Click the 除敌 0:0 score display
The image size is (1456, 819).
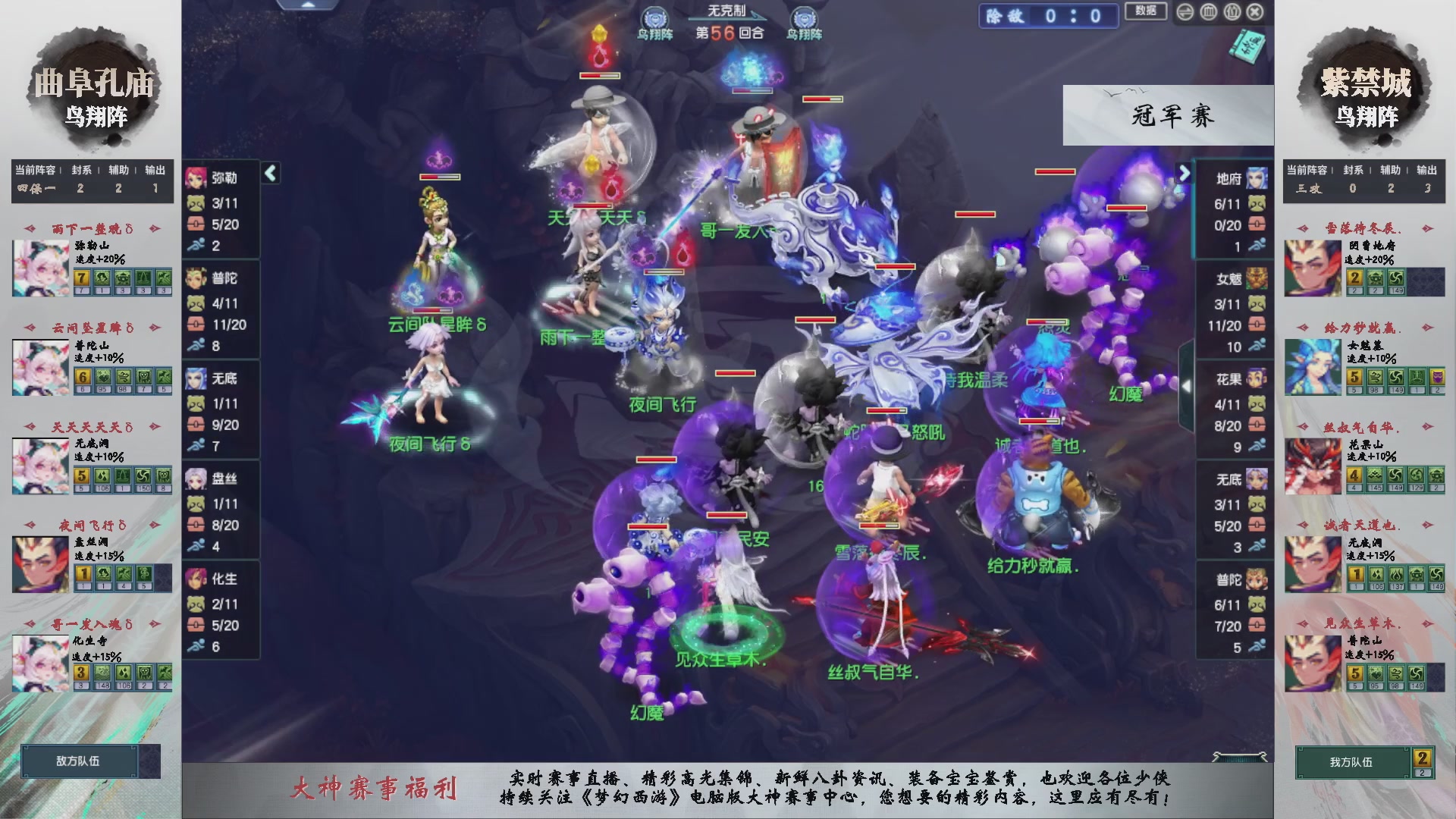click(1048, 17)
